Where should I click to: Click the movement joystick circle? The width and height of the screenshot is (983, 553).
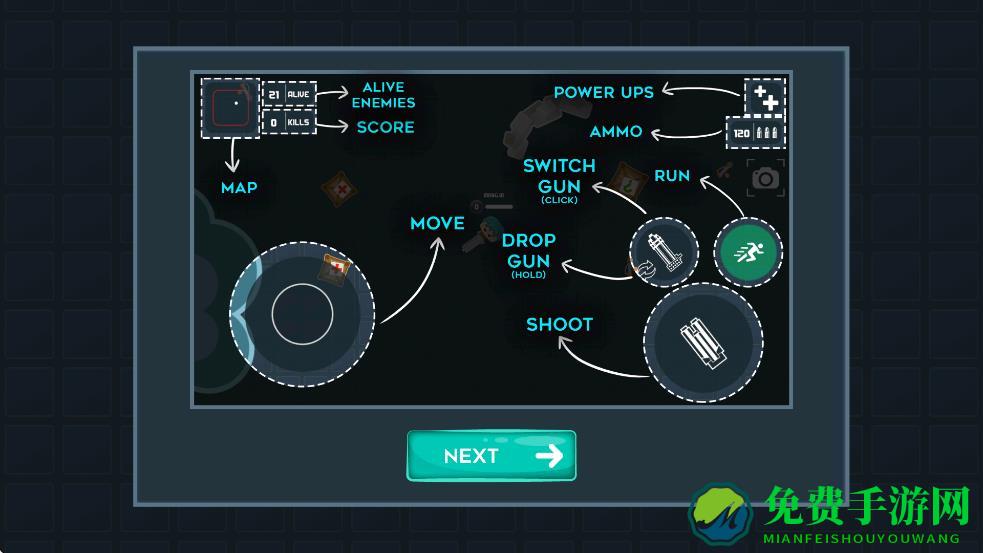tap(302, 315)
